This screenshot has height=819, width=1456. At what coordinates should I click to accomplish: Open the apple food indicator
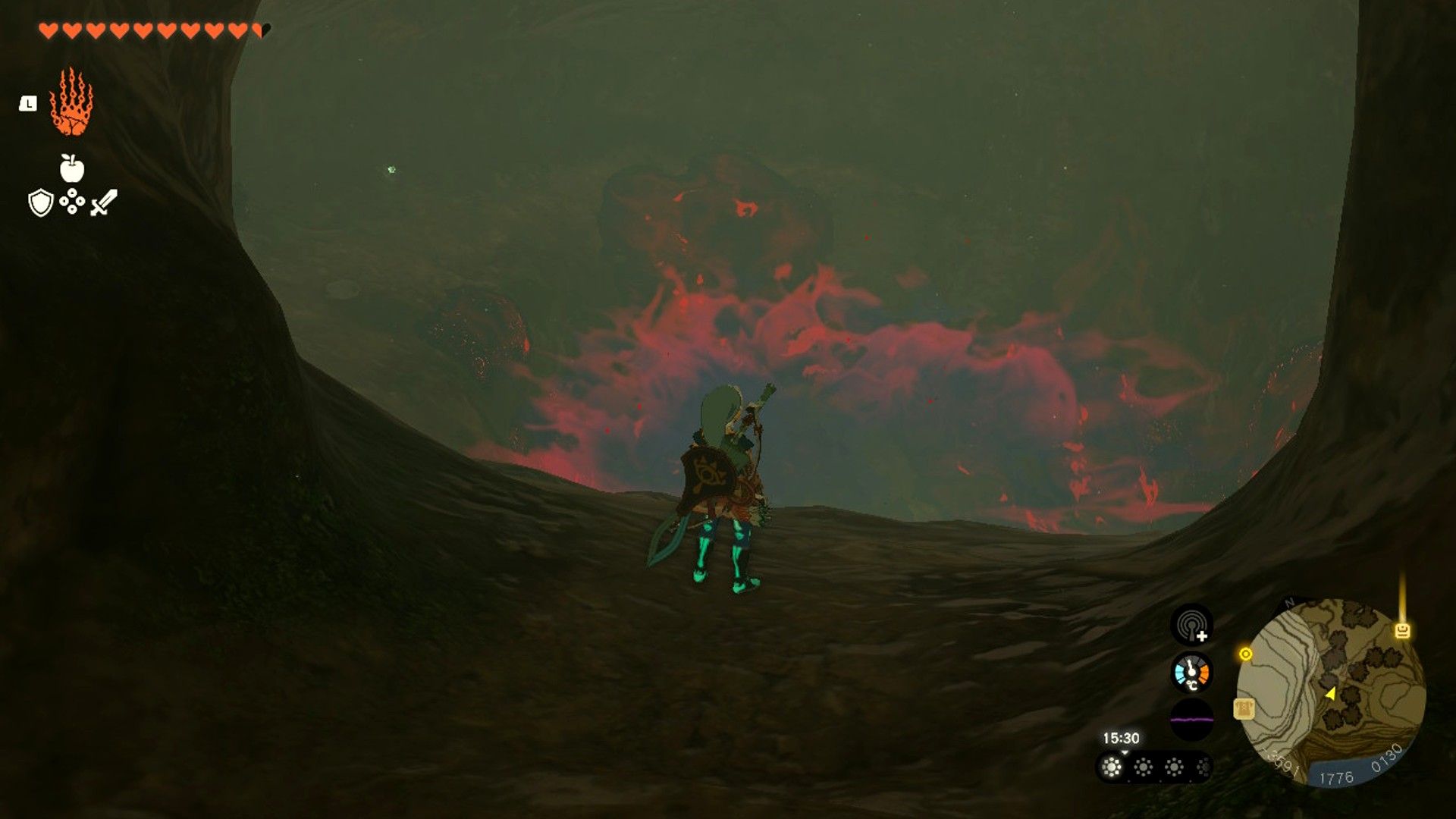click(x=71, y=168)
